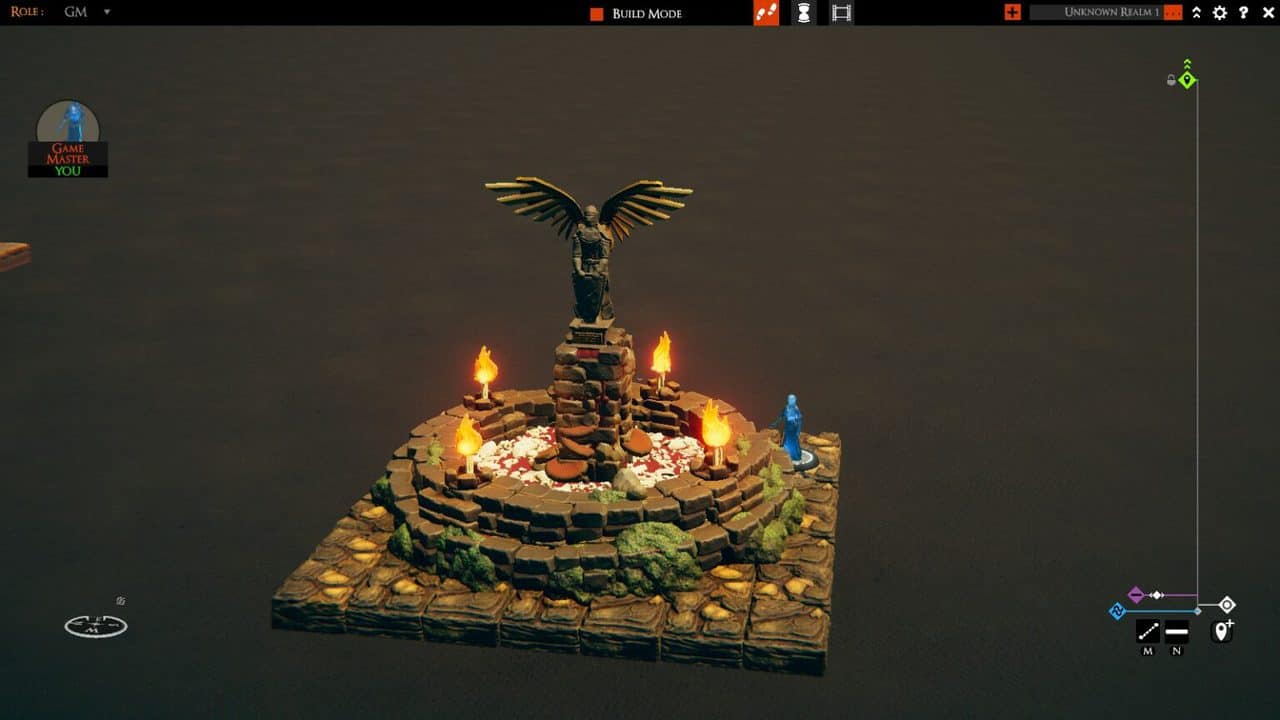Reset the view using the compass rose
Screen dimensions: 1280x720
click(x=95, y=626)
